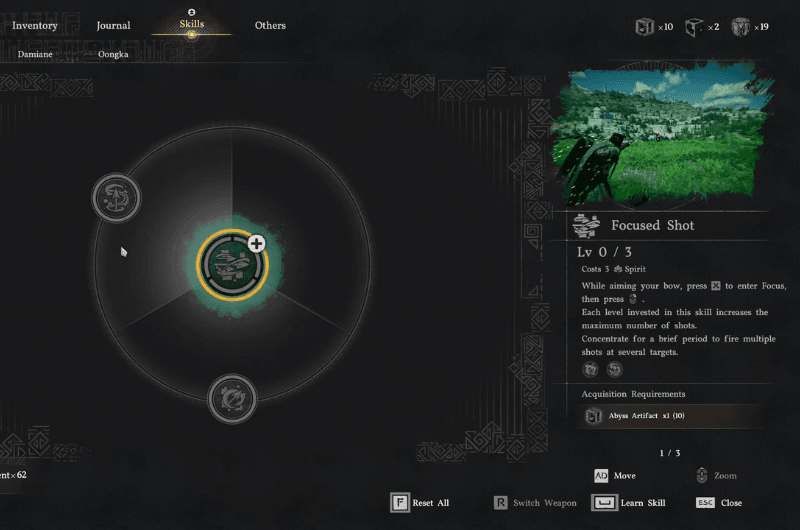Screen dimensions: 800x530
Task: Reset All skills
Action: pyautogui.click(x=420, y=503)
